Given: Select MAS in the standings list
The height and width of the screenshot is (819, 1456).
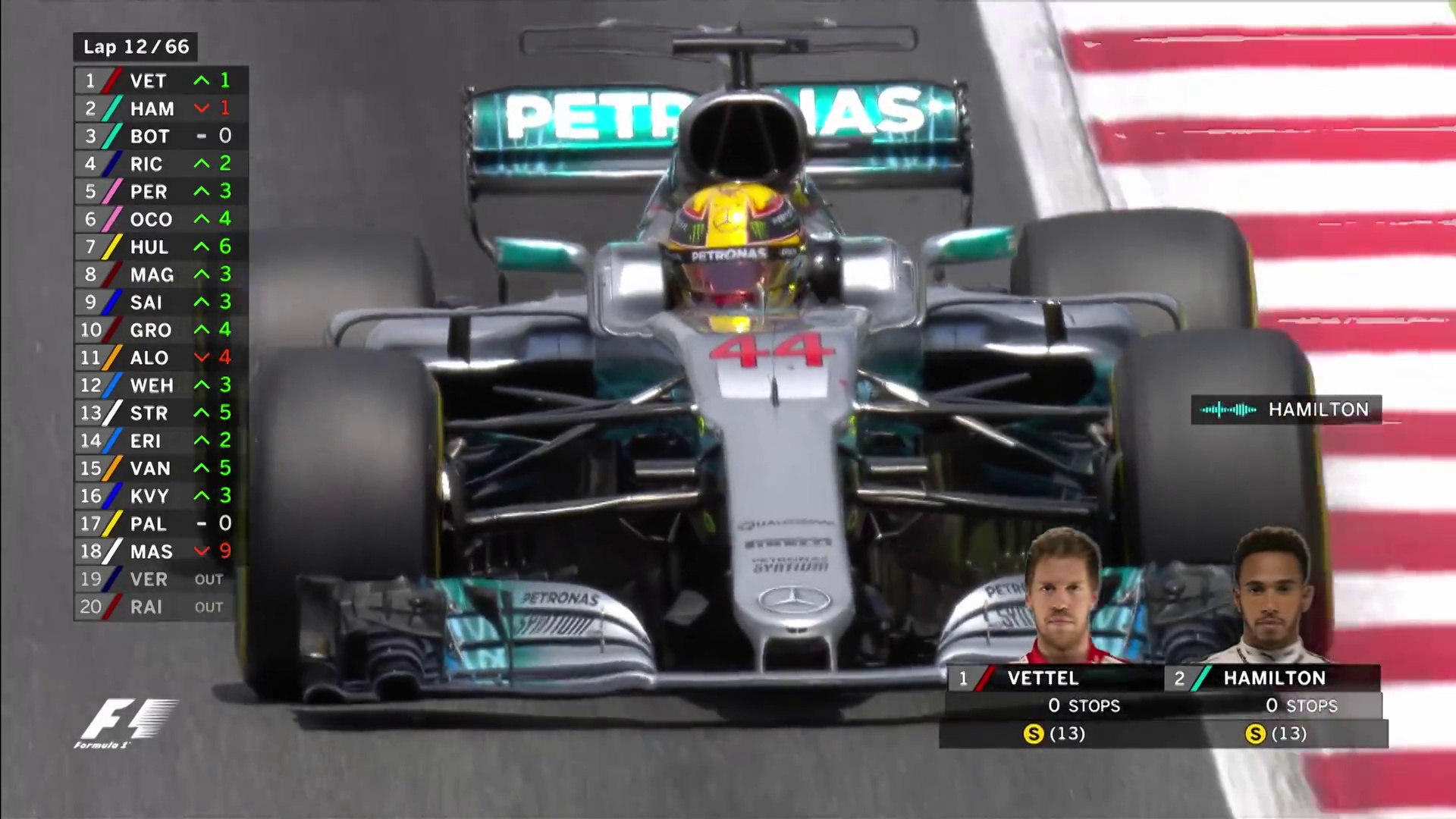Looking at the screenshot, I should coord(161,551).
